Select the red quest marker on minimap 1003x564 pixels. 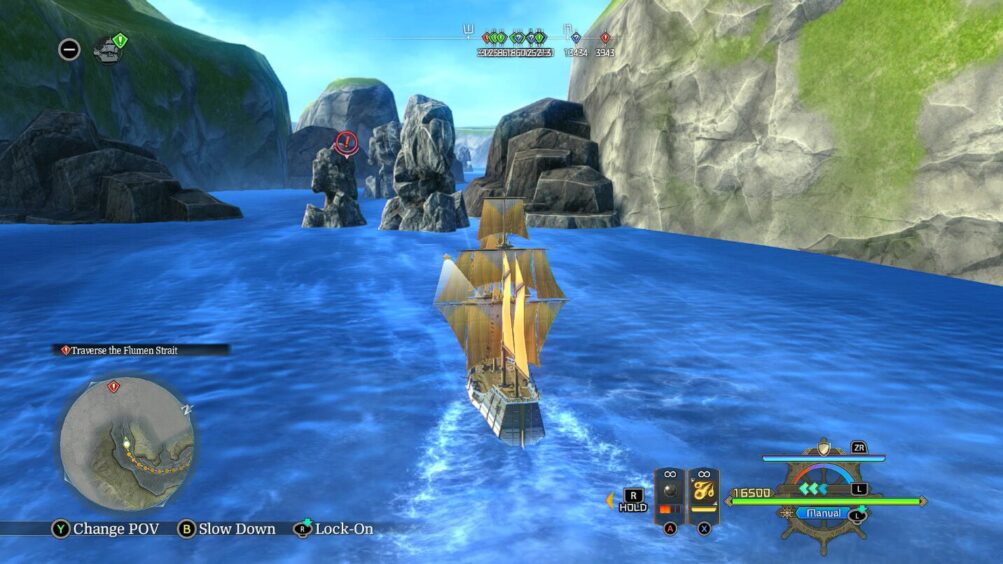114,386
